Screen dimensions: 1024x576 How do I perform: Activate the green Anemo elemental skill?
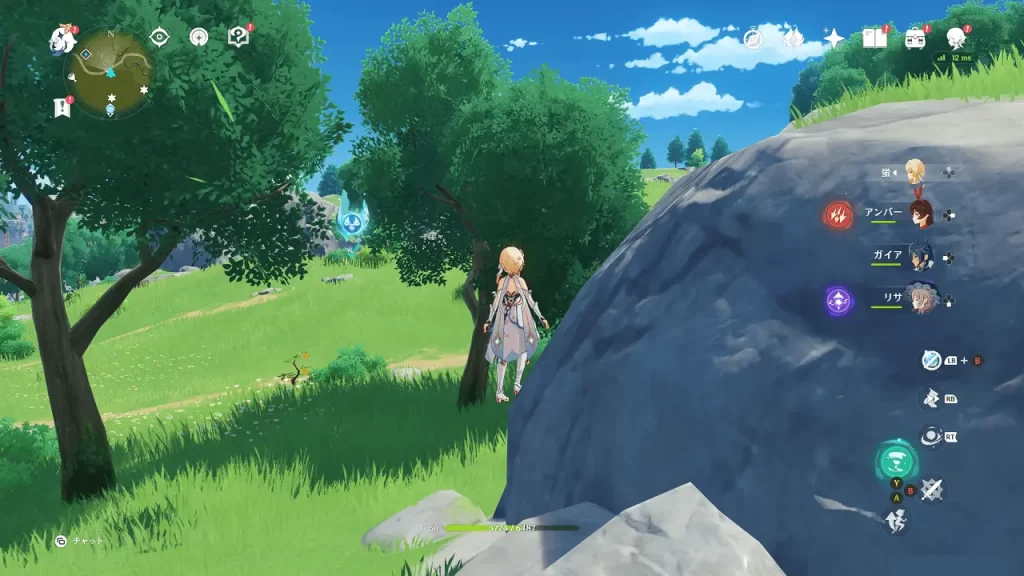tap(896, 462)
